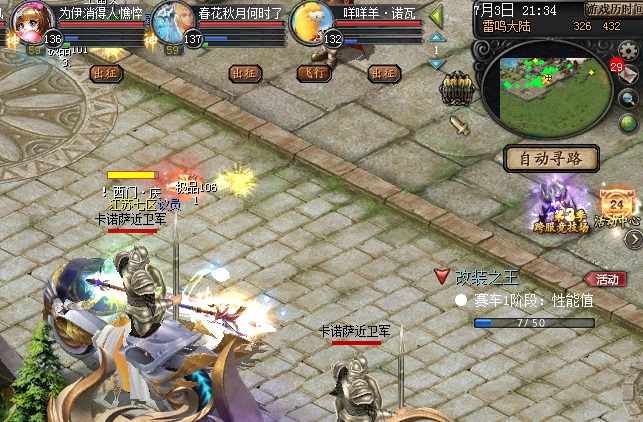Select the 赛车1阶段 objective entry

[525, 299]
